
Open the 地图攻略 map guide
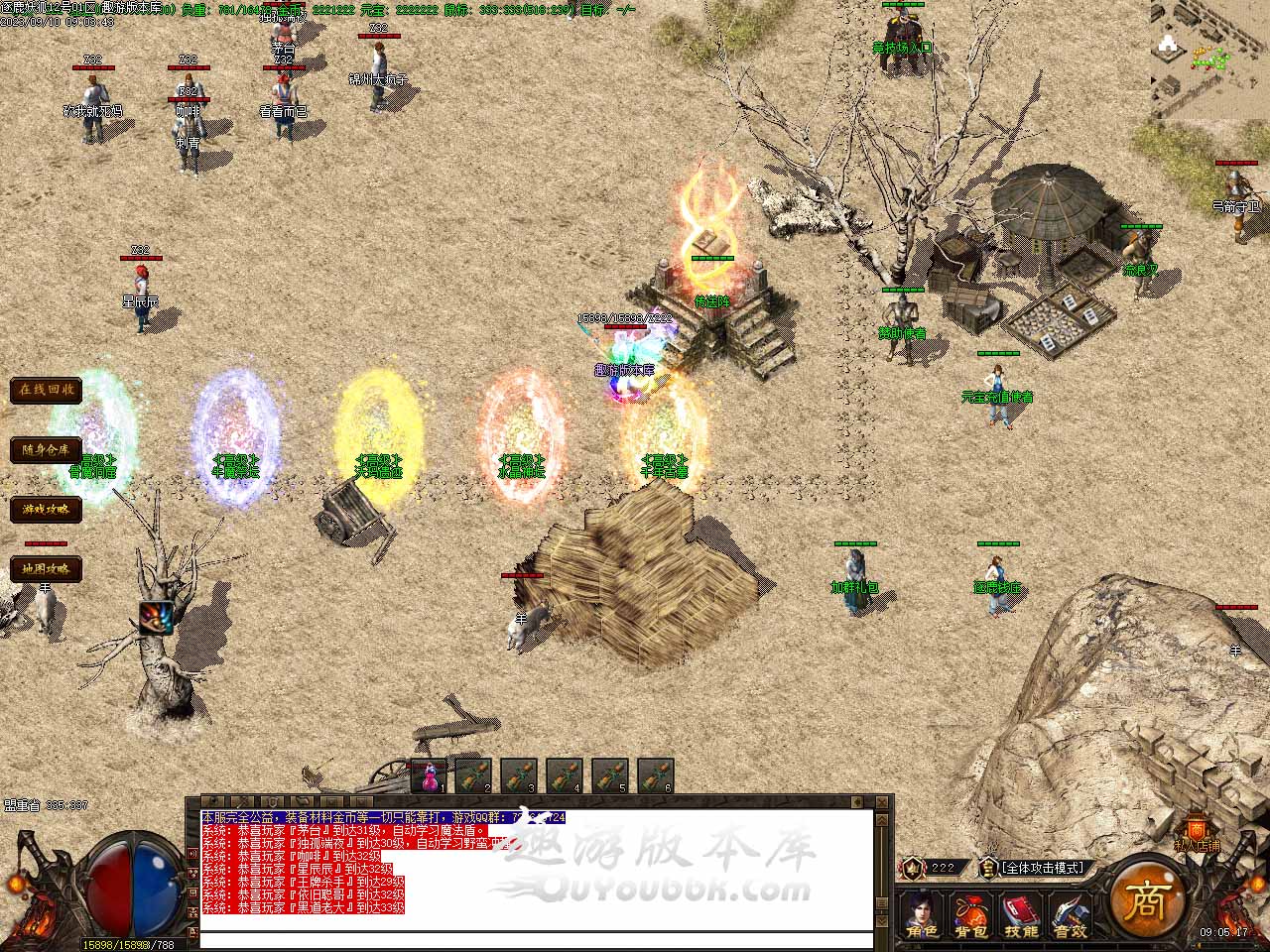pos(46,568)
